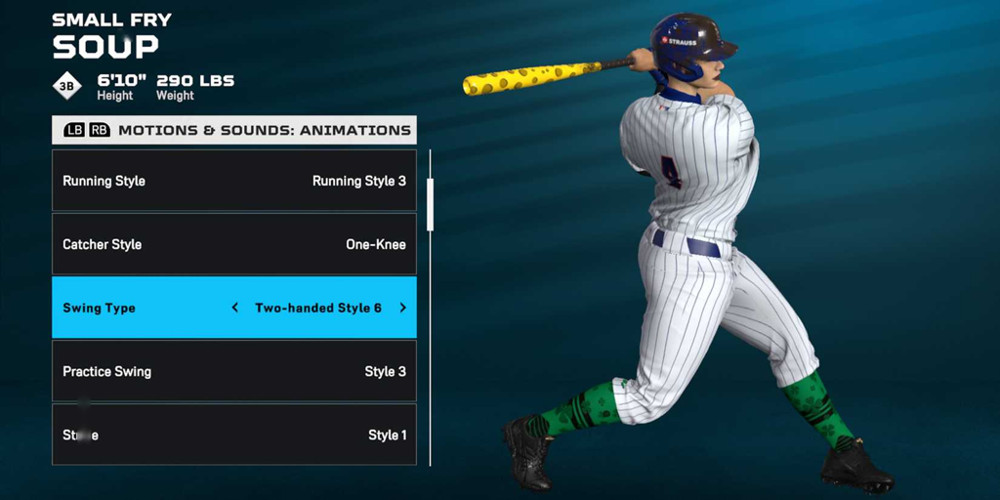This screenshot has height=500, width=1000.
Task: Click the menu list scrollbar handle
Action: tap(430, 204)
